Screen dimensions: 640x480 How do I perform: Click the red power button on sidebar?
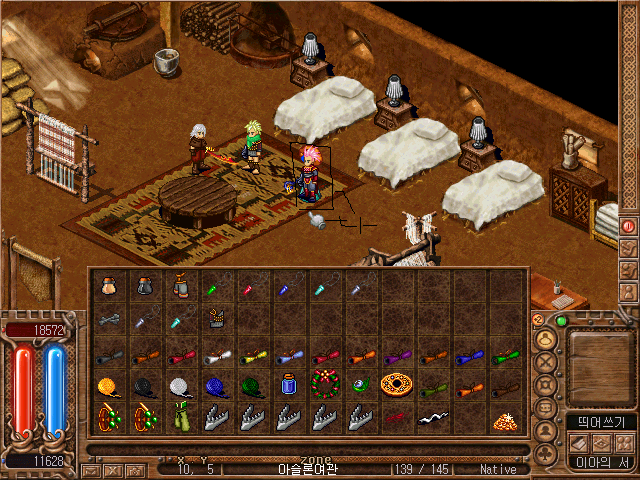click(x=628, y=226)
